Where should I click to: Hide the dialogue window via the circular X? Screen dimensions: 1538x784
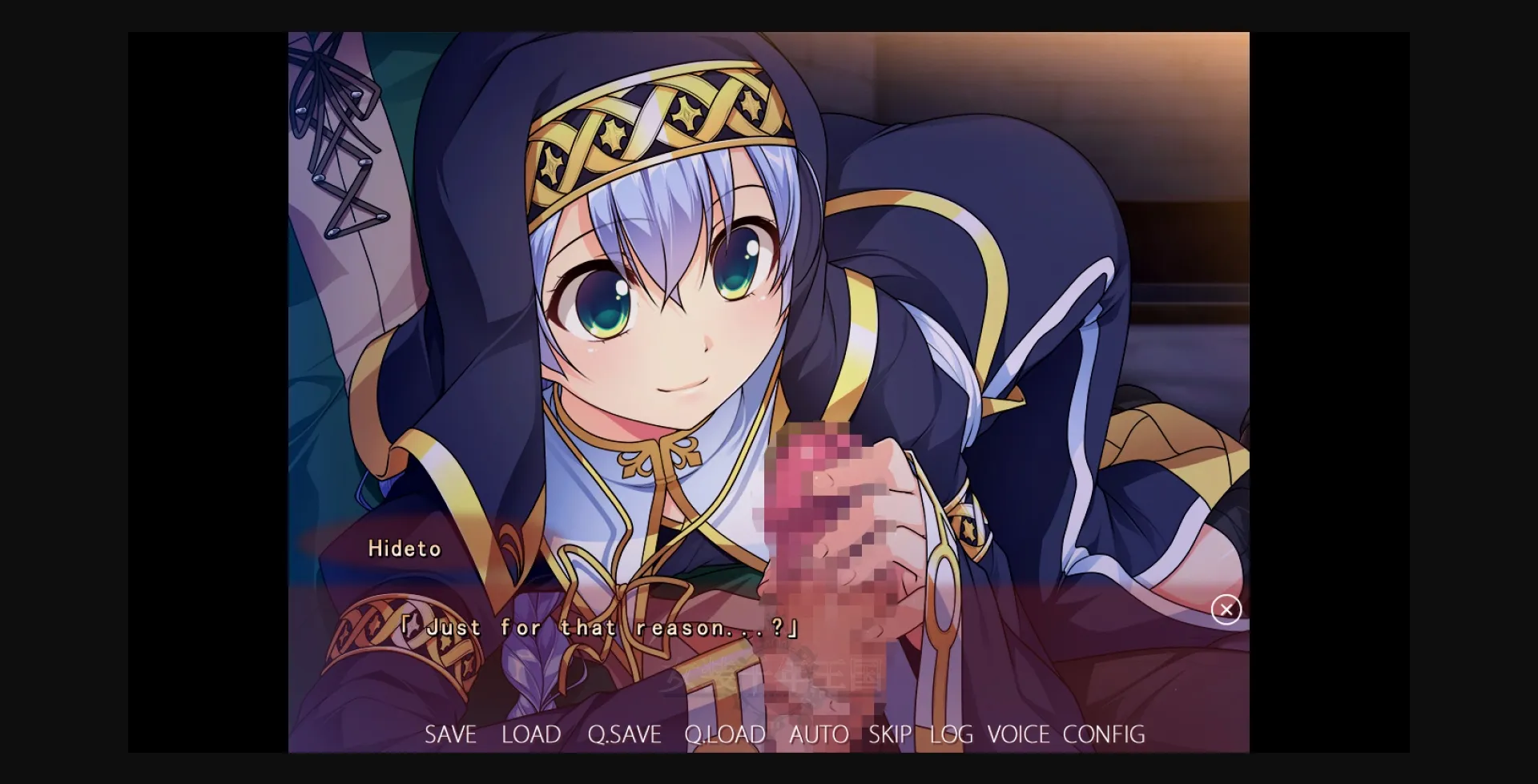coord(1226,610)
